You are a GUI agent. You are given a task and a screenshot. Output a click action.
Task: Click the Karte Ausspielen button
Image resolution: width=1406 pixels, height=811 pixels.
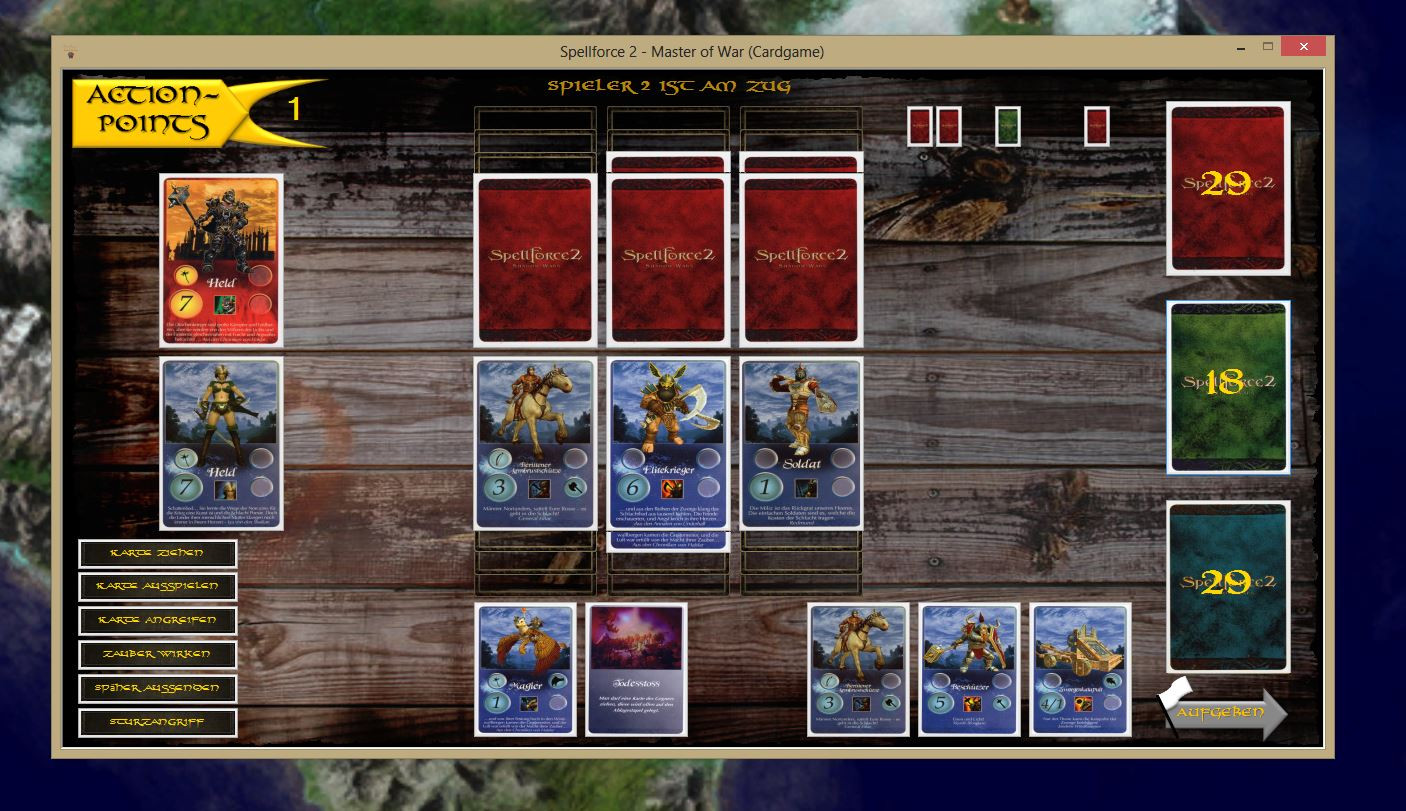click(157, 587)
